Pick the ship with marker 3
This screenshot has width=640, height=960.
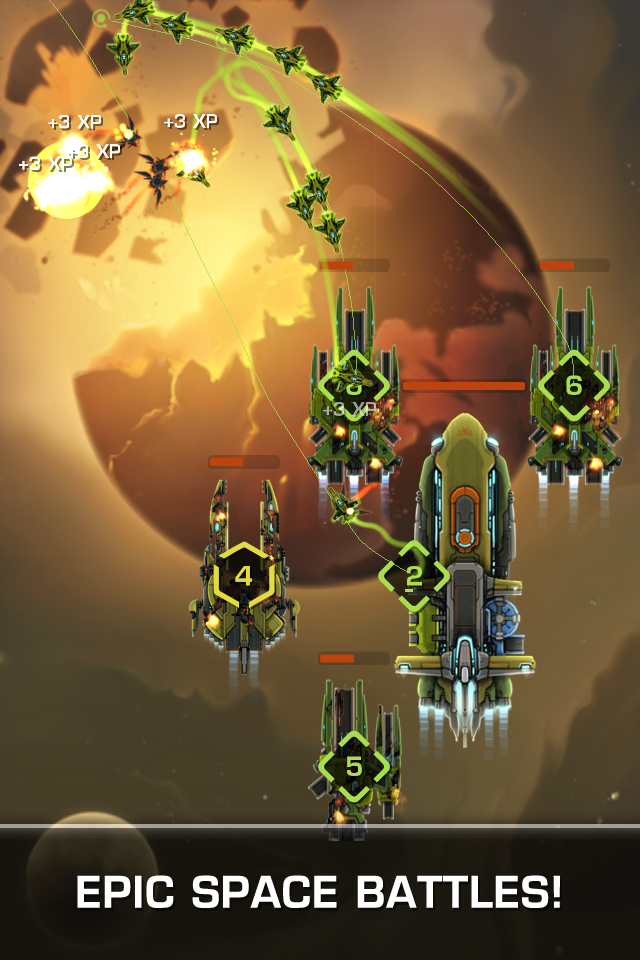pyautogui.click(x=353, y=385)
